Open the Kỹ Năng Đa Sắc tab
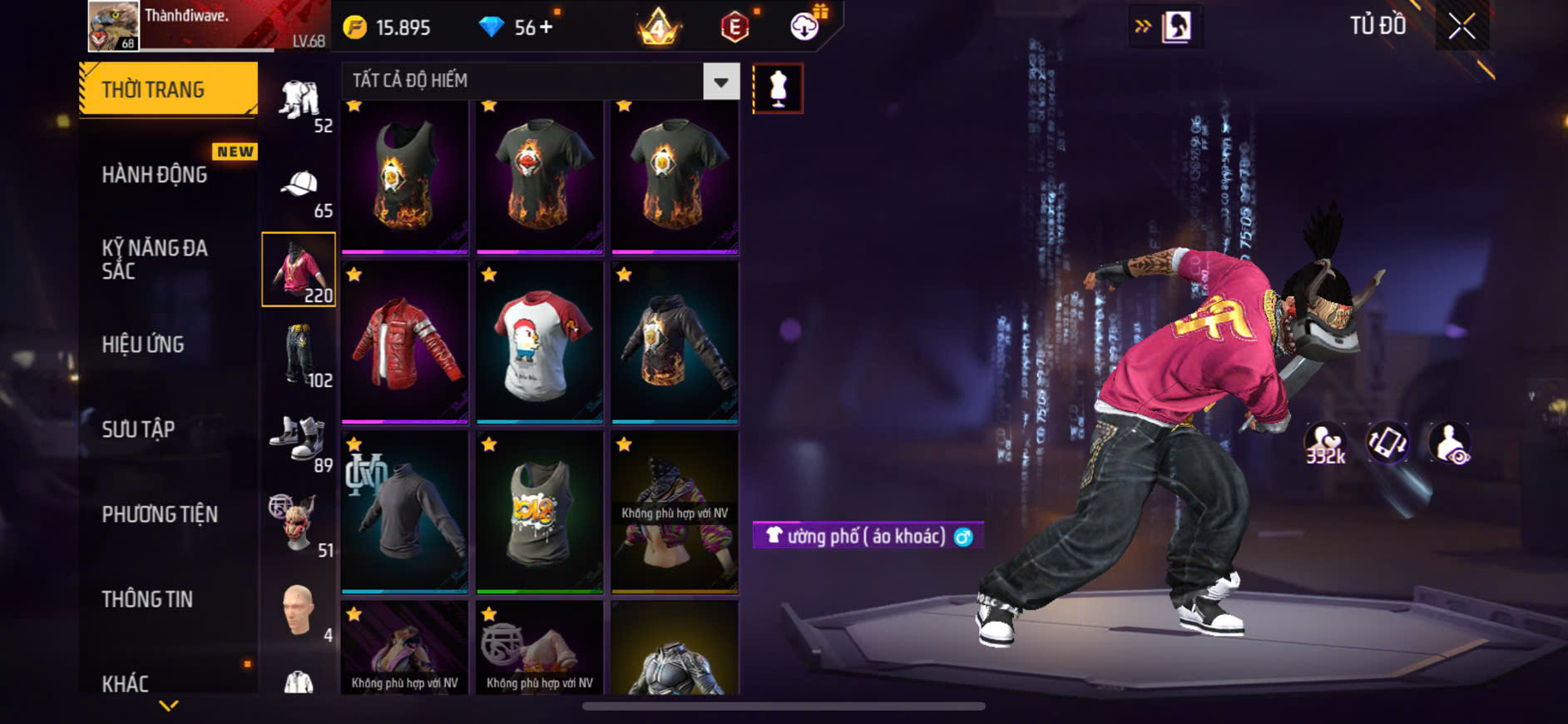This screenshot has width=1568, height=724. point(155,259)
